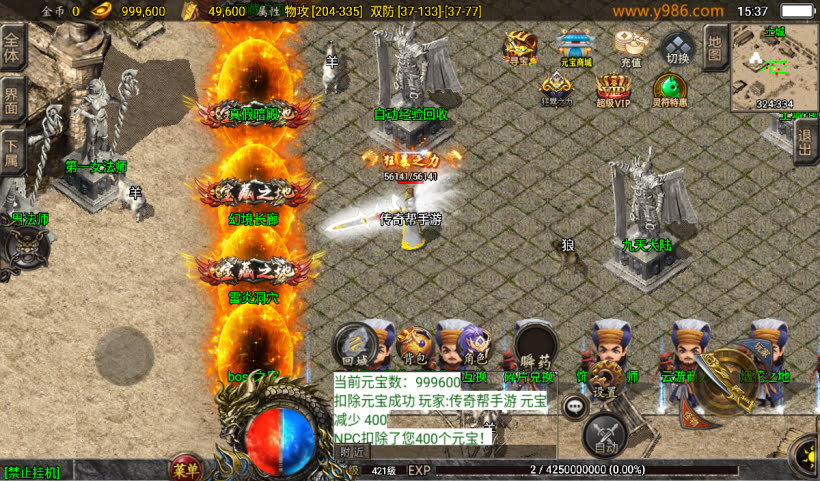
Task: Click the 地图 map tab
Action: [713, 48]
